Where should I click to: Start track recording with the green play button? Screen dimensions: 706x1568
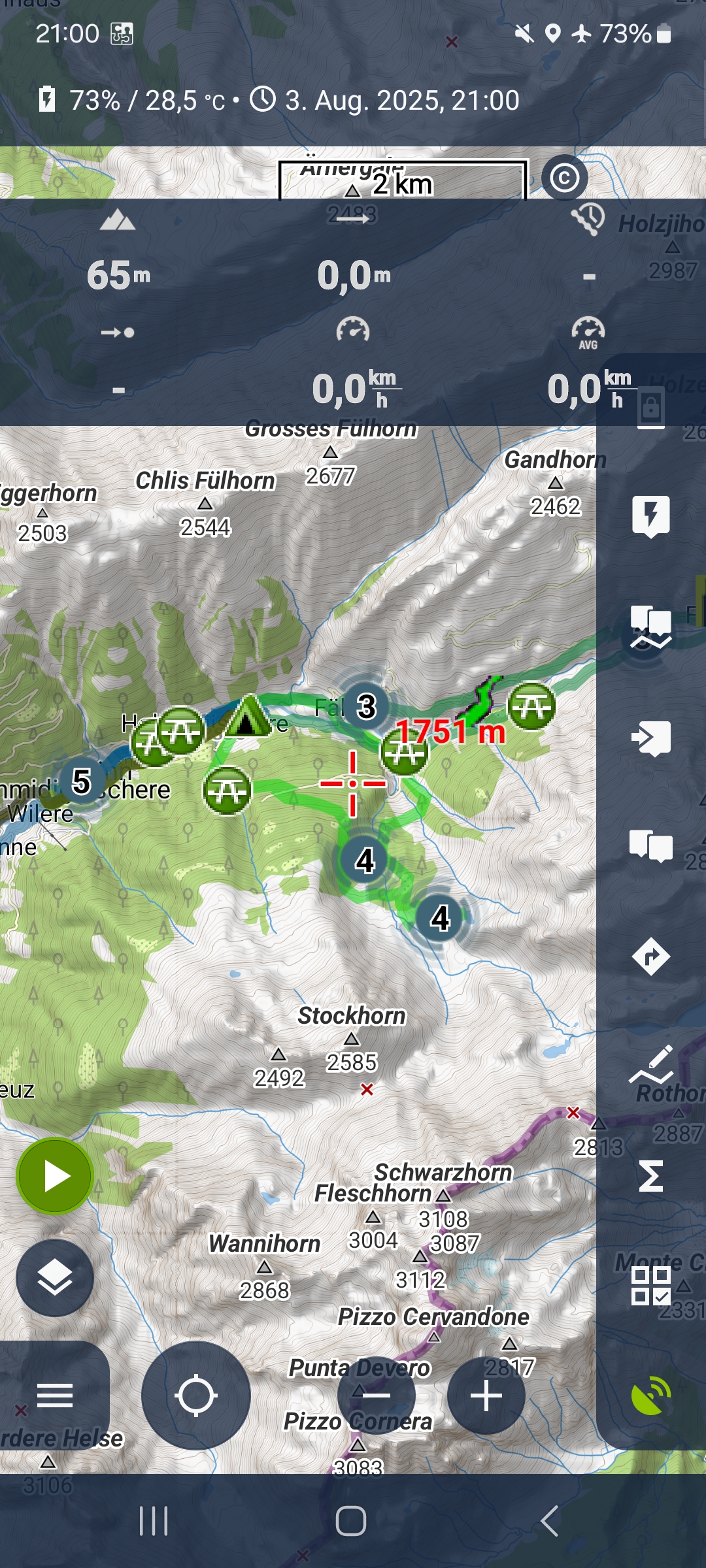pos(55,1176)
